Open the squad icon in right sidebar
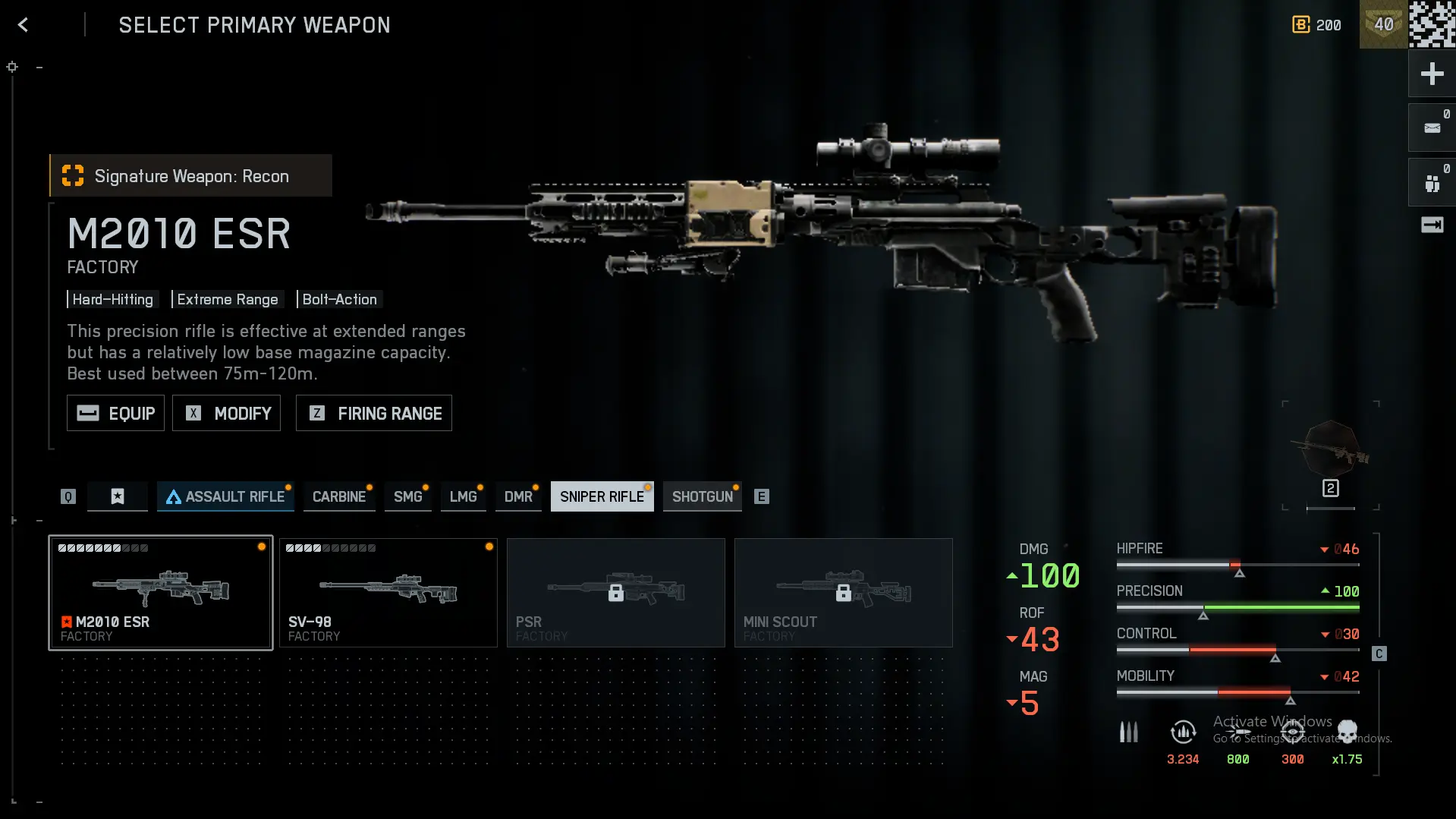This screenshot has height=819, width=1456. coord(1432,183)
